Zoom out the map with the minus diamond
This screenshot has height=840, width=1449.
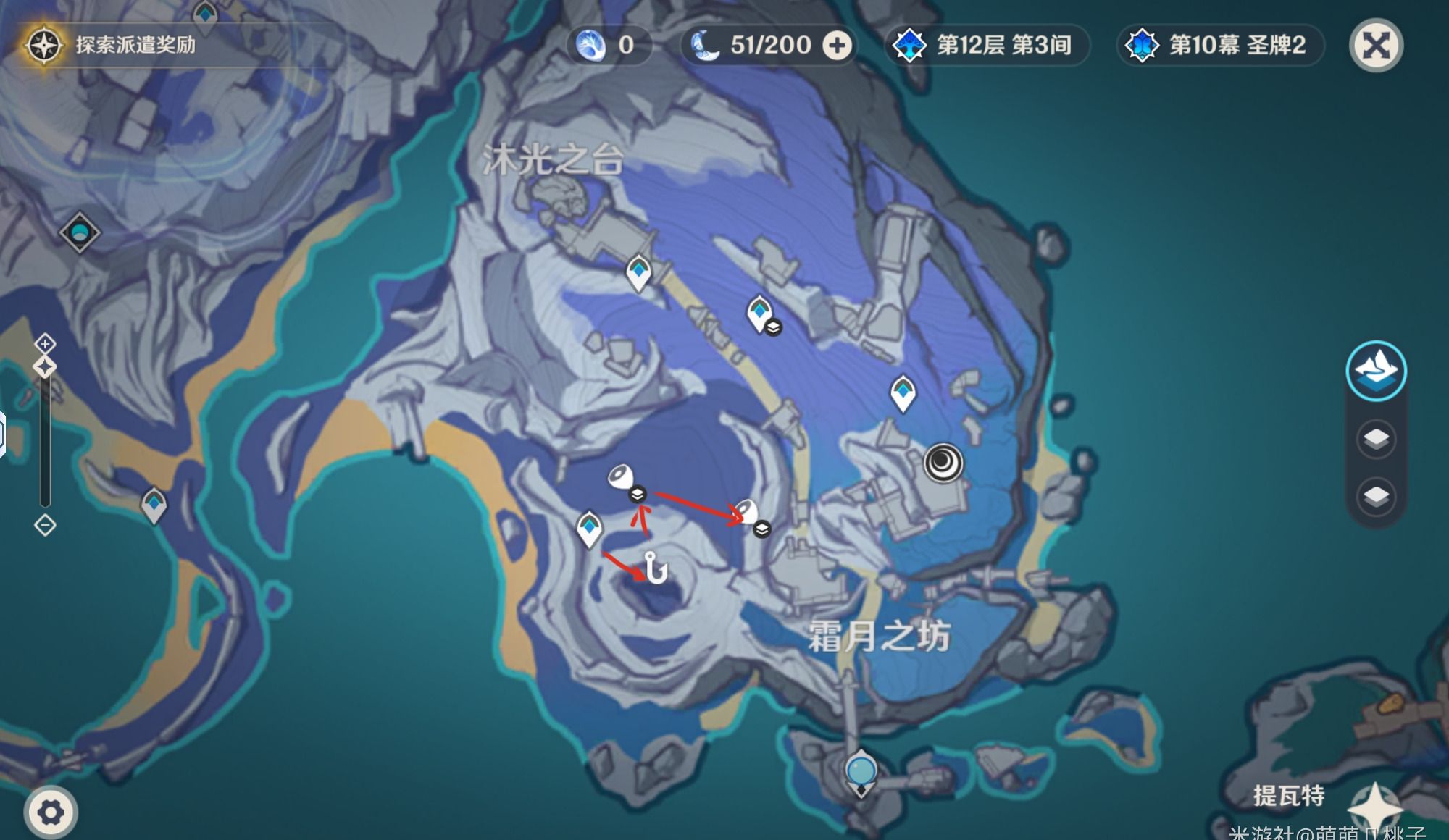pos(45,525)
